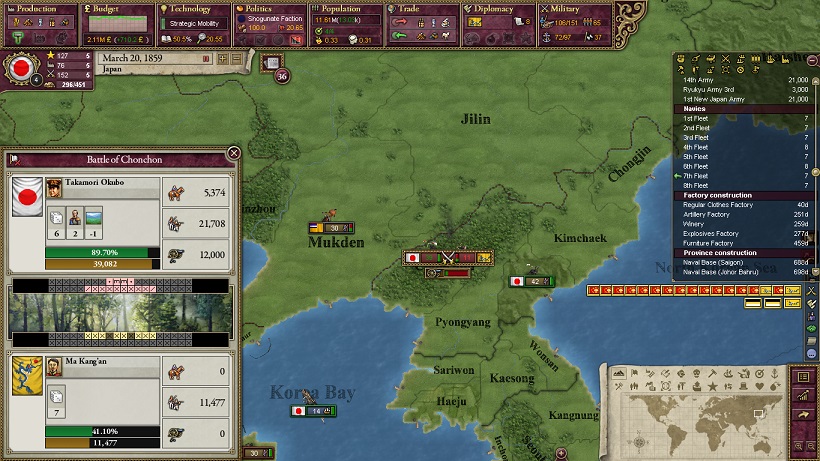Viewport: 820px width, 461px height.
Task: Open the Budget panel
Action: pyautogui.click(x=113, y=9)
